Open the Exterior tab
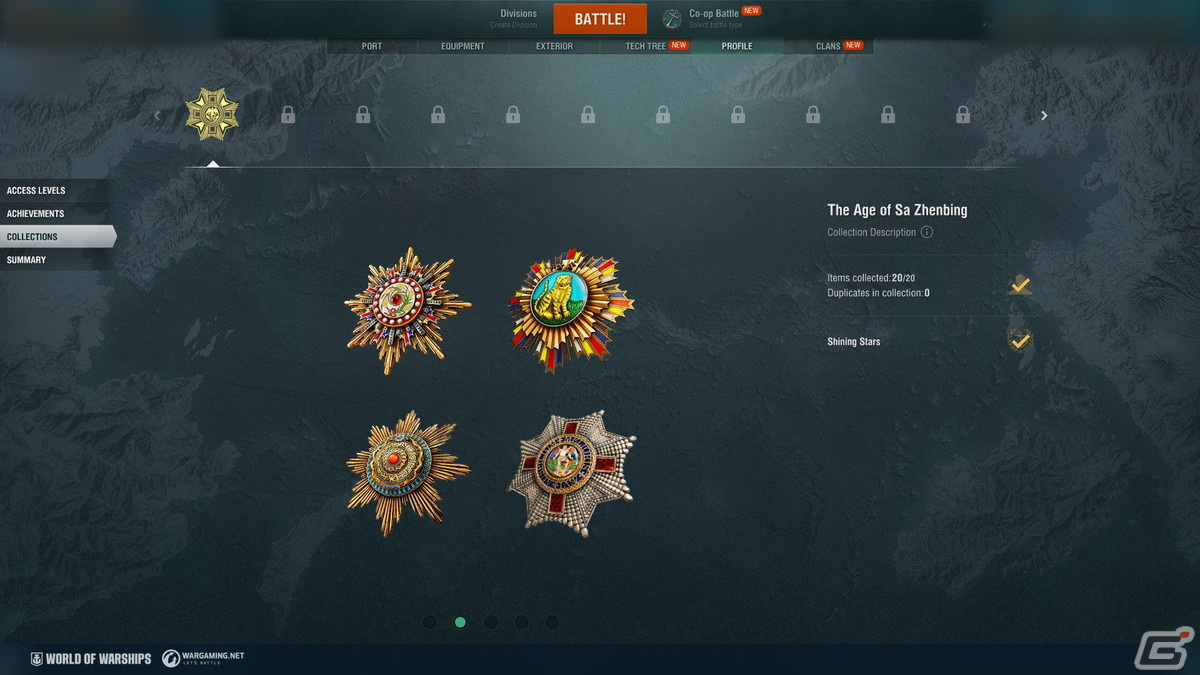The image size is (1200, 675). click(554, 46)
